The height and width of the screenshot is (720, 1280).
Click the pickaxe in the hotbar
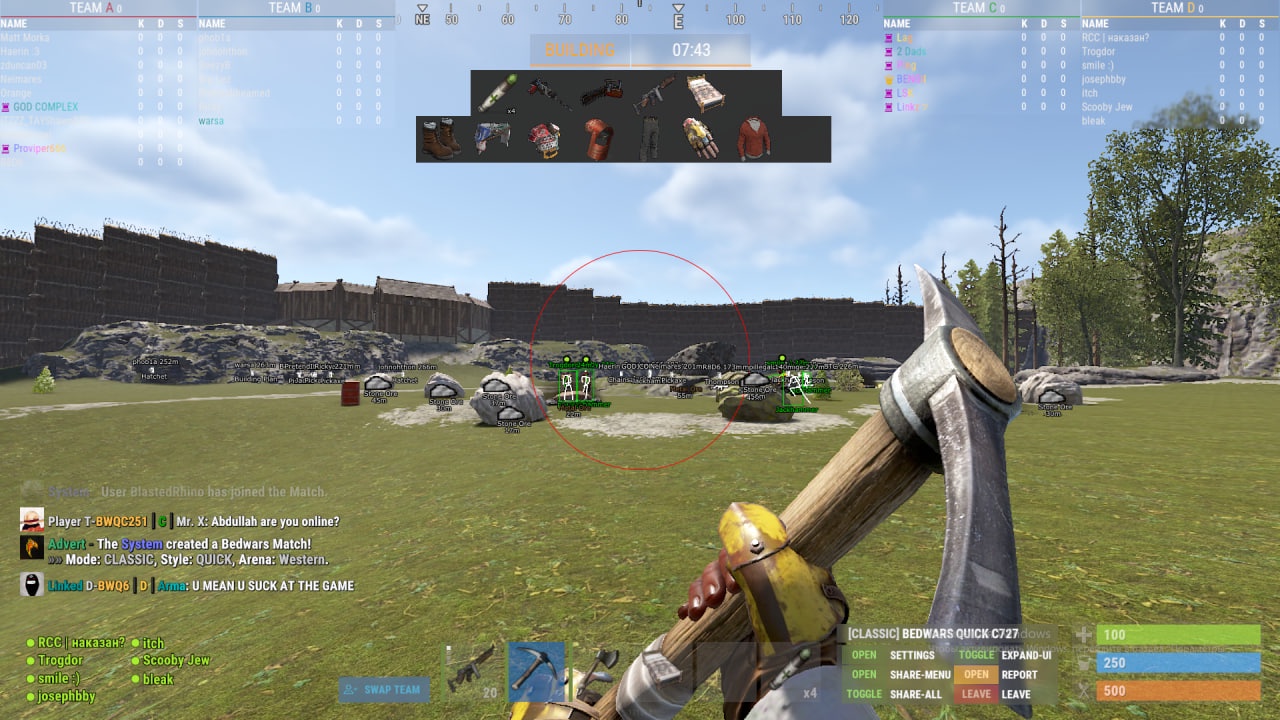point(534,672)
